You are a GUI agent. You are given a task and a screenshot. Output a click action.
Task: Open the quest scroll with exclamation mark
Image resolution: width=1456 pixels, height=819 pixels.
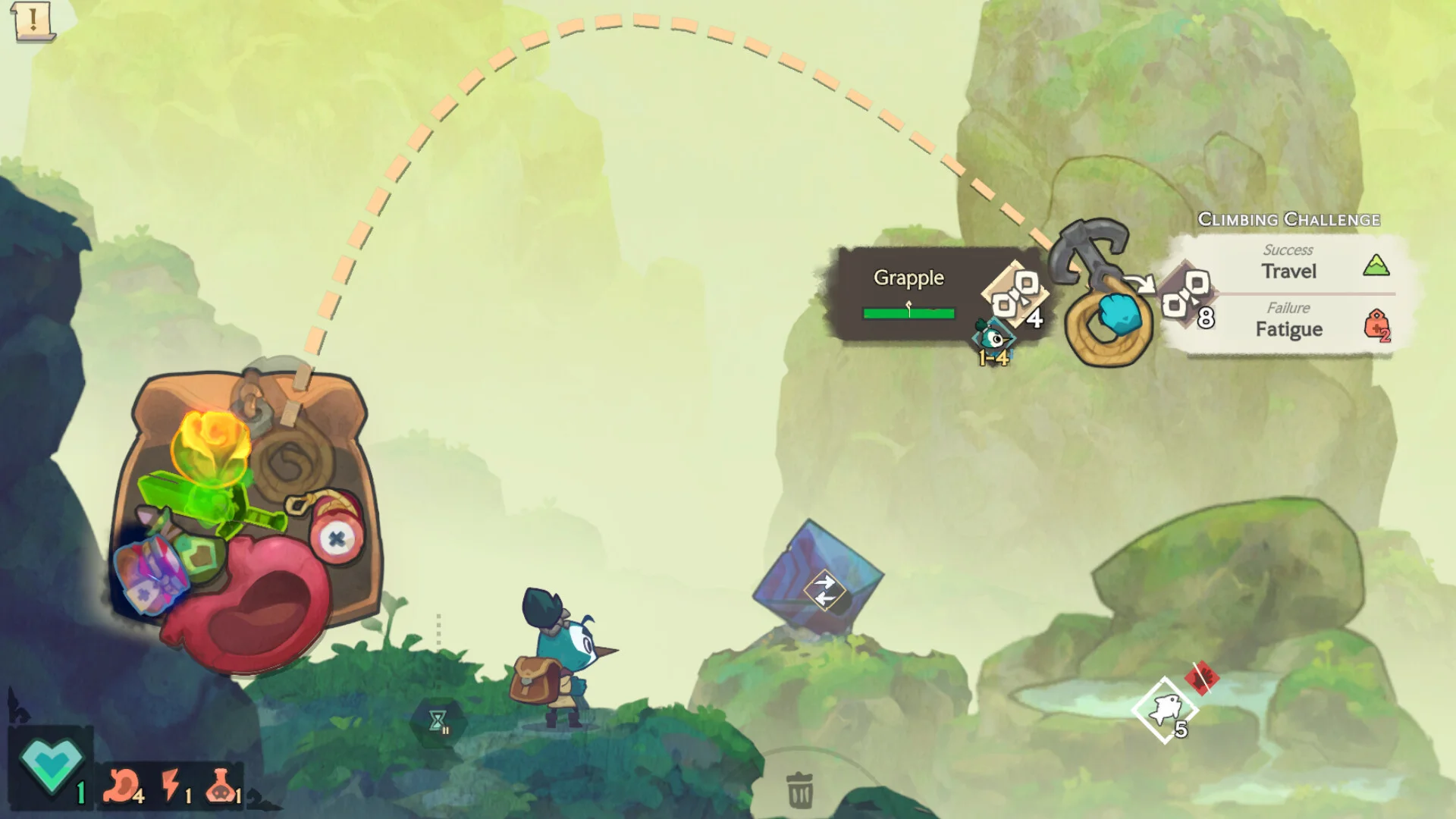coord(33,20)
